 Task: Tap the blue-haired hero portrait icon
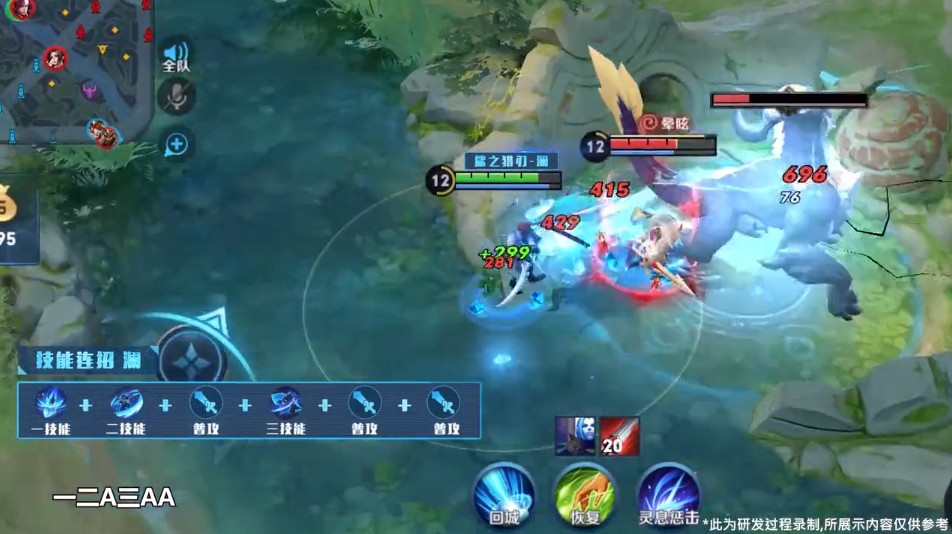573,436
